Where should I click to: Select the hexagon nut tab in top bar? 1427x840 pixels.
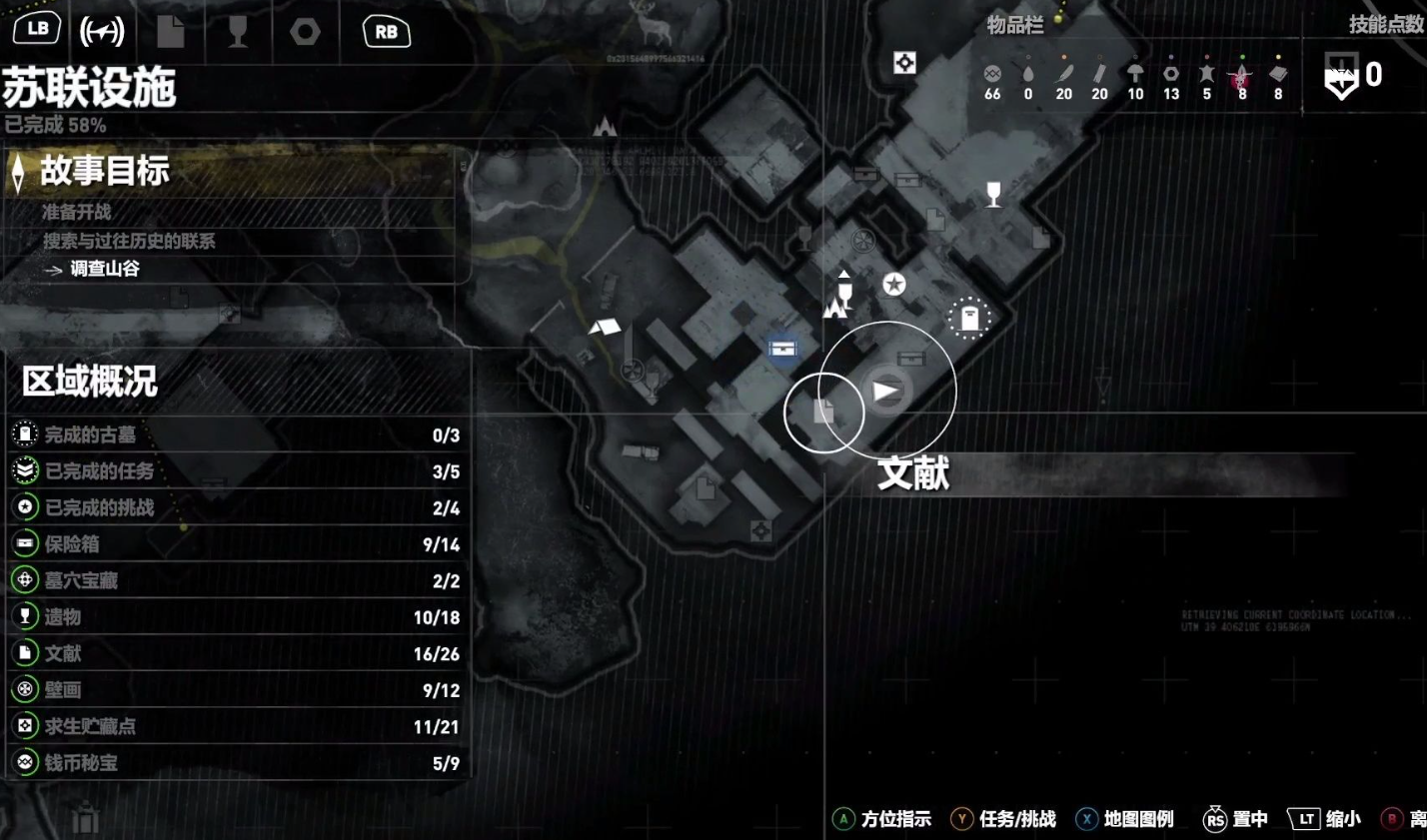305,32
